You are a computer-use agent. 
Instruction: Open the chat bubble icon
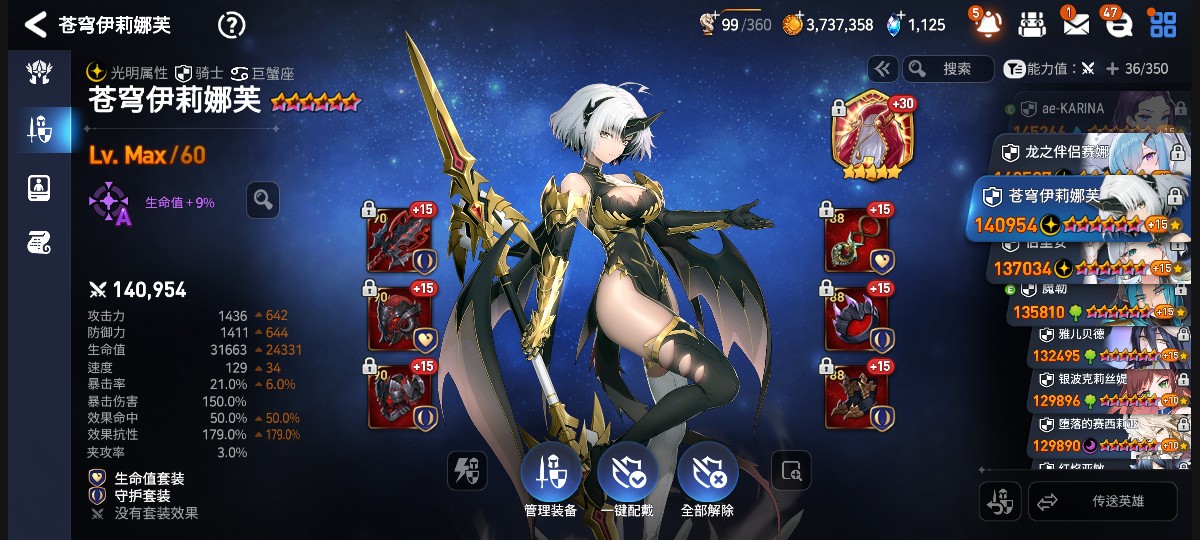[x=1117, y=24]
